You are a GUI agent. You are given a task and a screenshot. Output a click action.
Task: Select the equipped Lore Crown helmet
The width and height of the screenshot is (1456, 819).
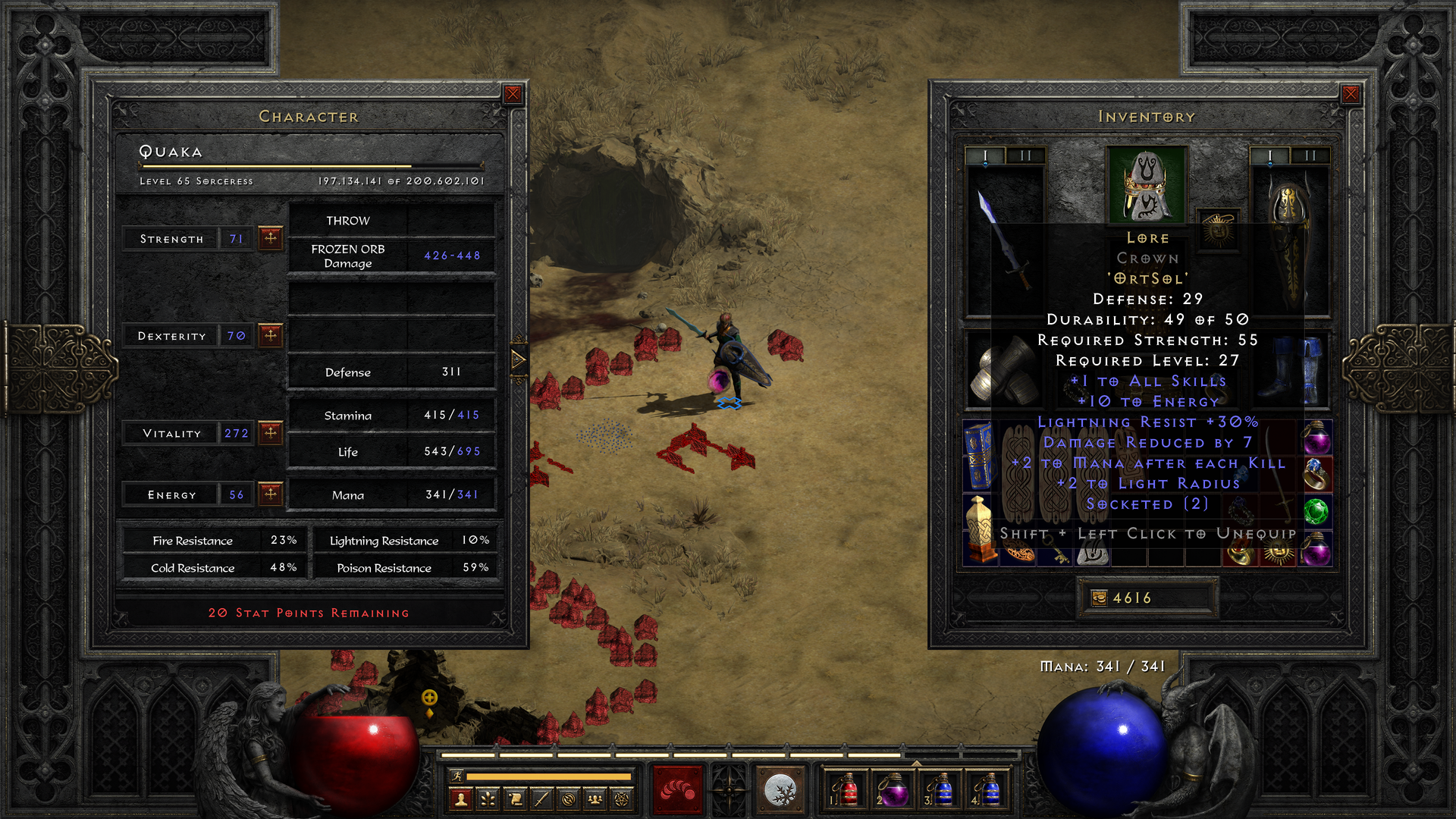coord(1146,186)
